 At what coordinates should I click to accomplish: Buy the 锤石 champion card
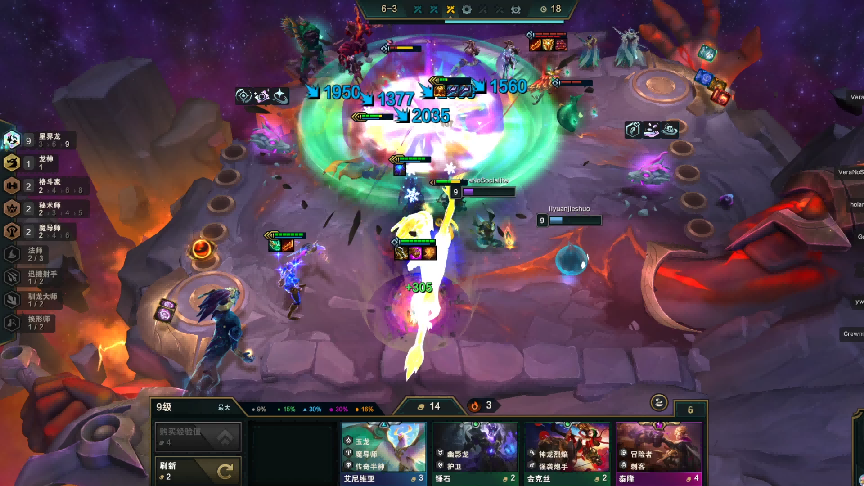[x=476, y=452]
